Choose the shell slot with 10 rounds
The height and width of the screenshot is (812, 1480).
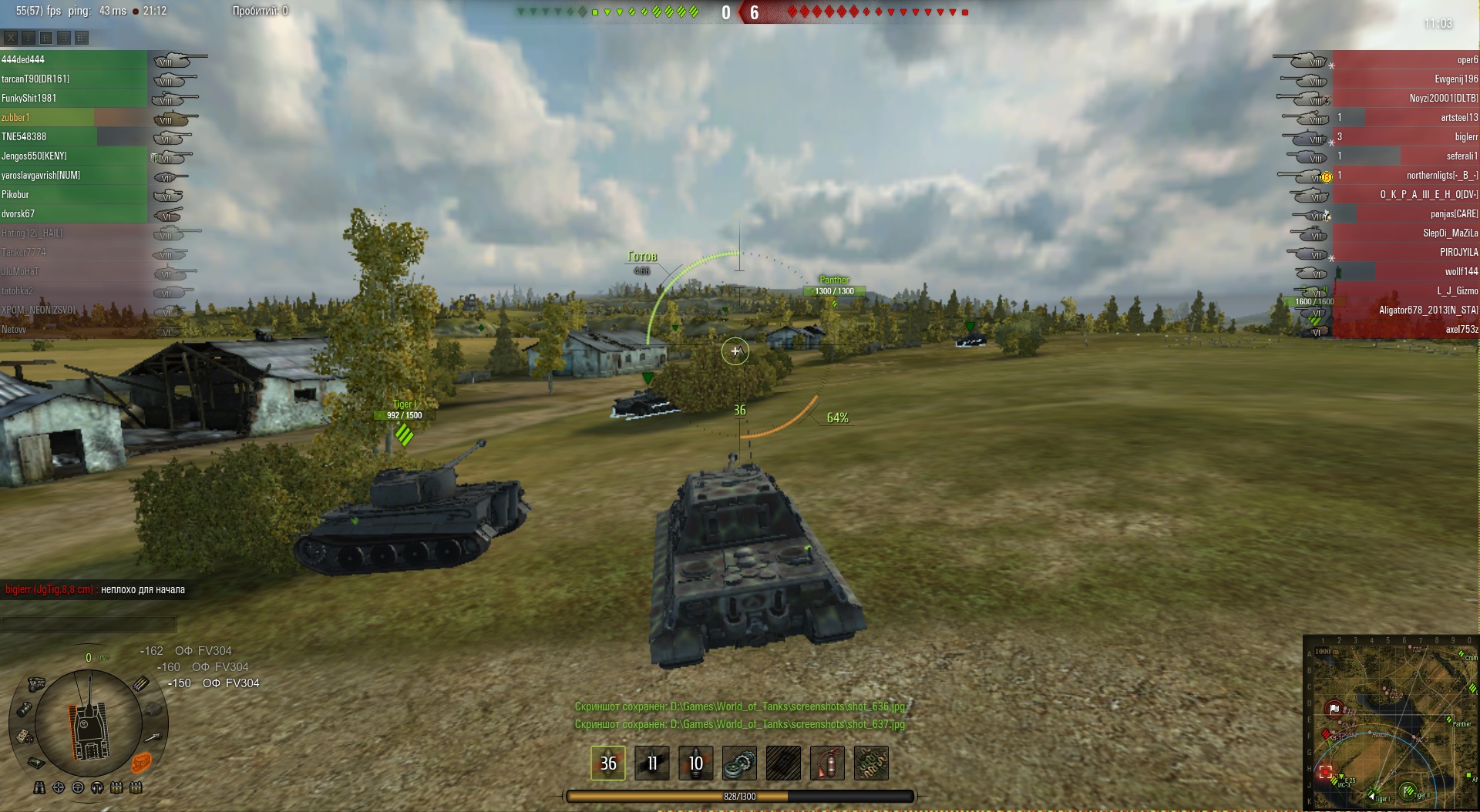tap(695, 763)
